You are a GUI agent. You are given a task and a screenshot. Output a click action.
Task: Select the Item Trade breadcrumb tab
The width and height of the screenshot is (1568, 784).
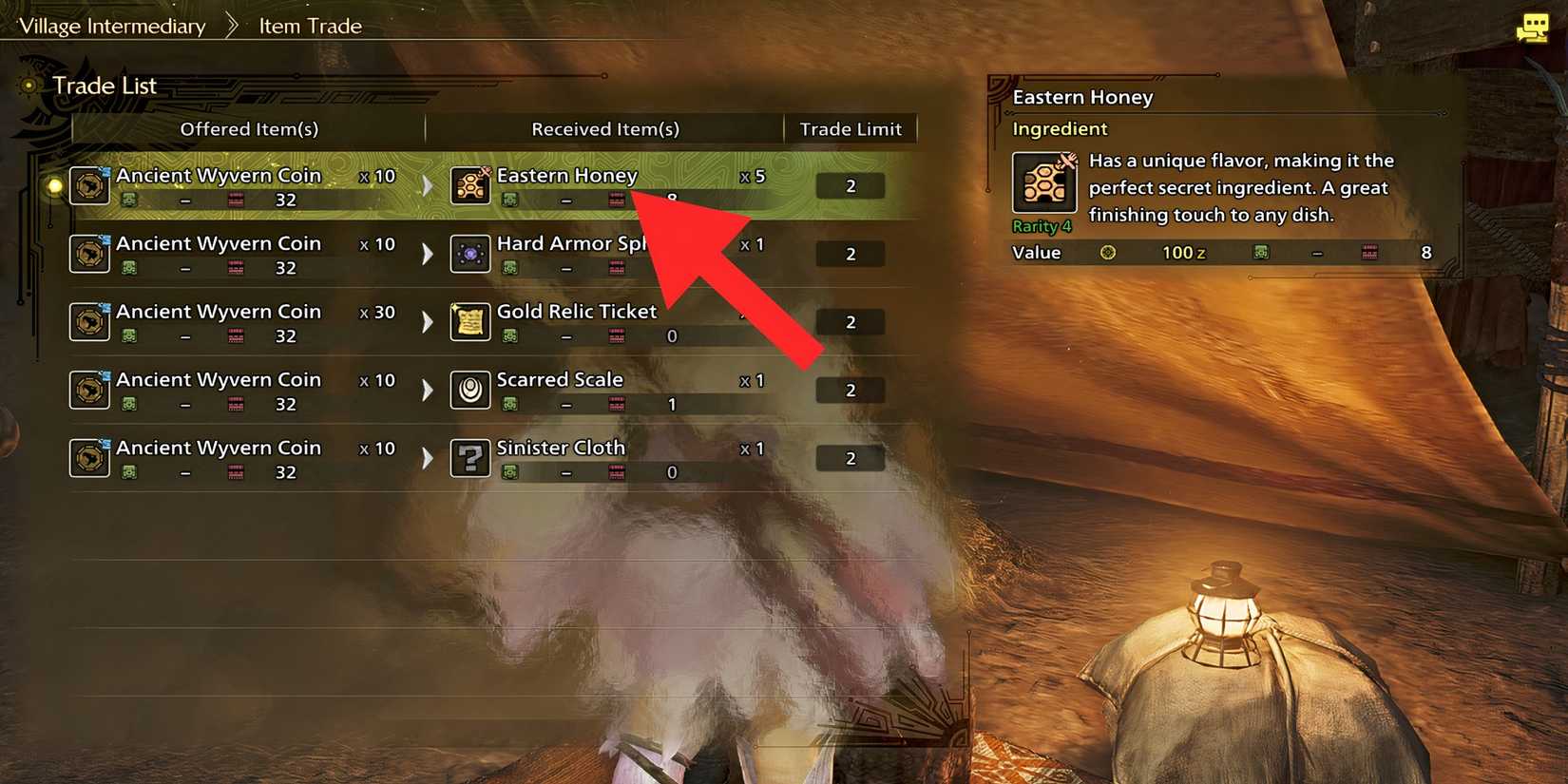click(309, 26)
